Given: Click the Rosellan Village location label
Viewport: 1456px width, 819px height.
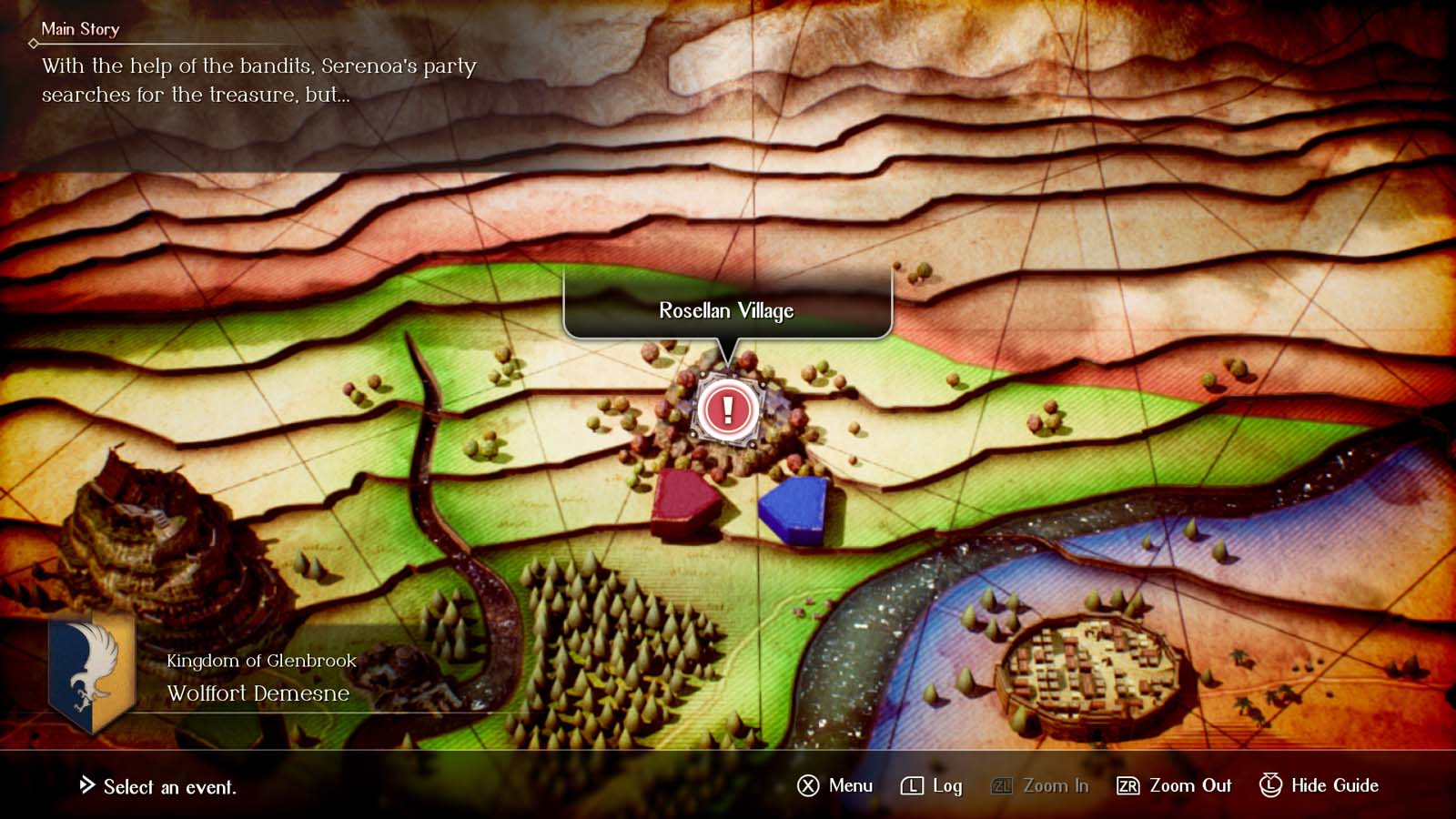Looking at the screenshot, I should click(x=726, y=311).
